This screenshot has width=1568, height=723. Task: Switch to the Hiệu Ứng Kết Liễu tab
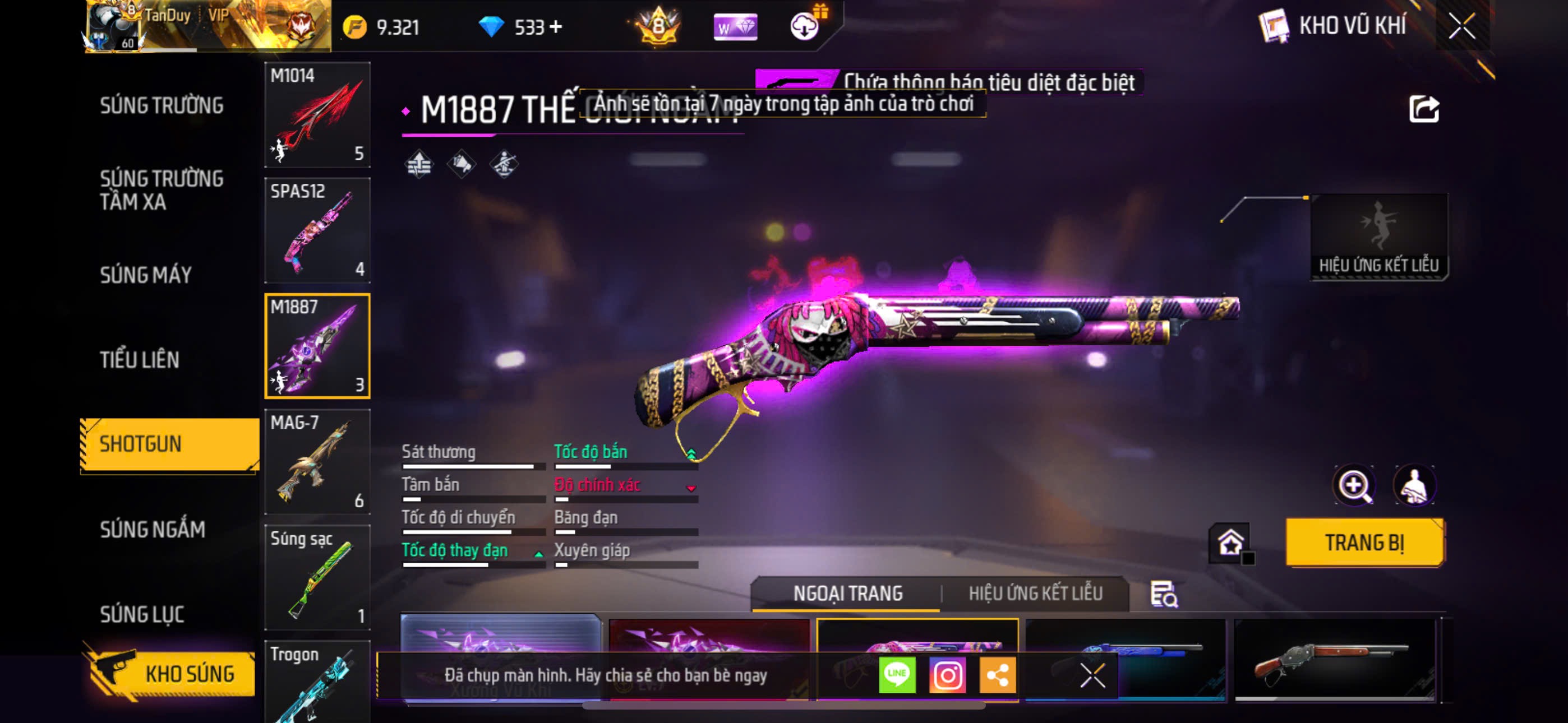(x=1035, y=593)
